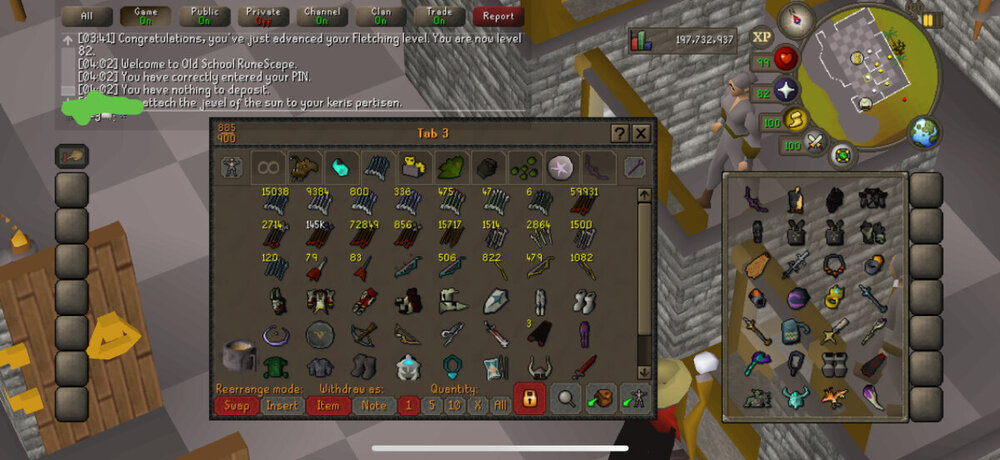Set withdraw mode to Note
The width and height of the screenshot is (1000, 460).
click(371, 405)
